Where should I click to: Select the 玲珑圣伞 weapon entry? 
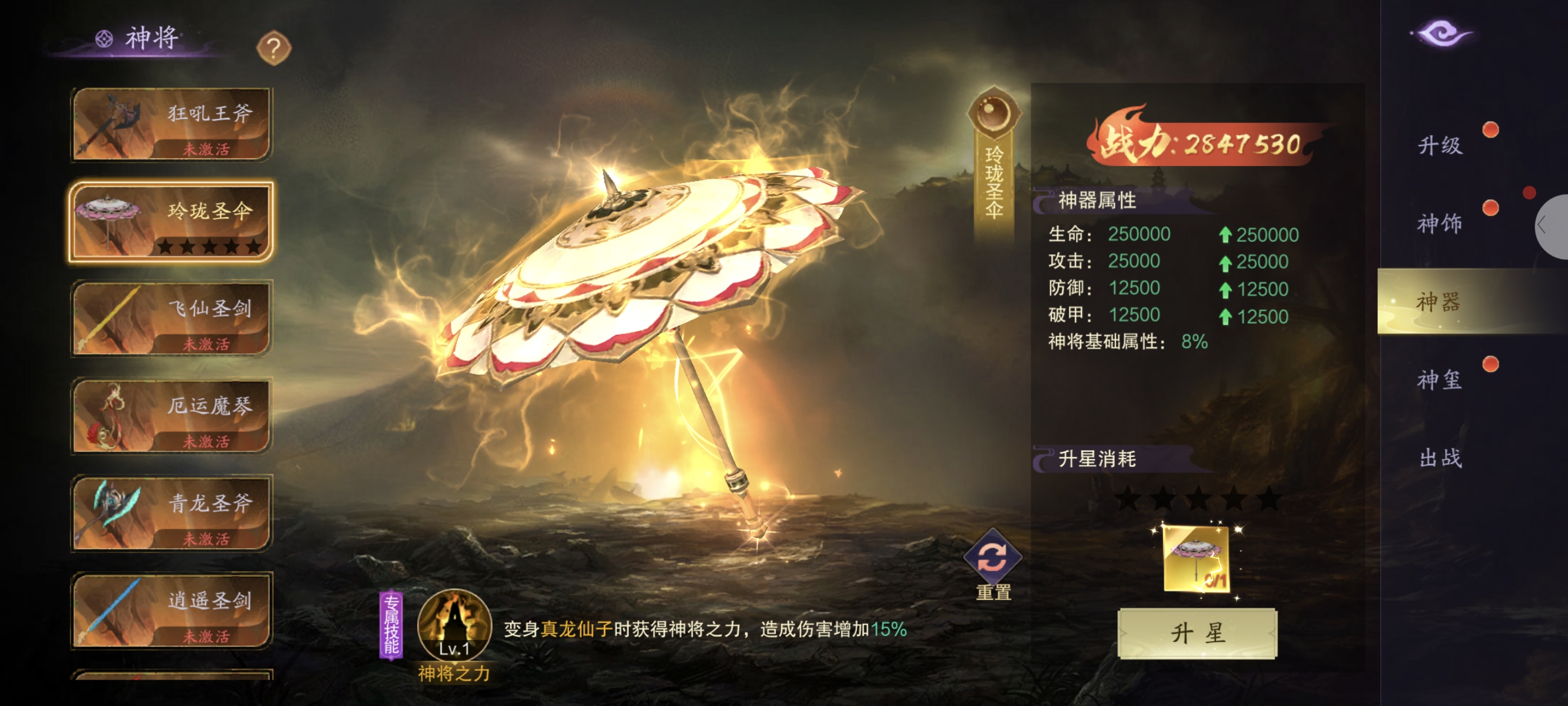[x=172, y=222]
